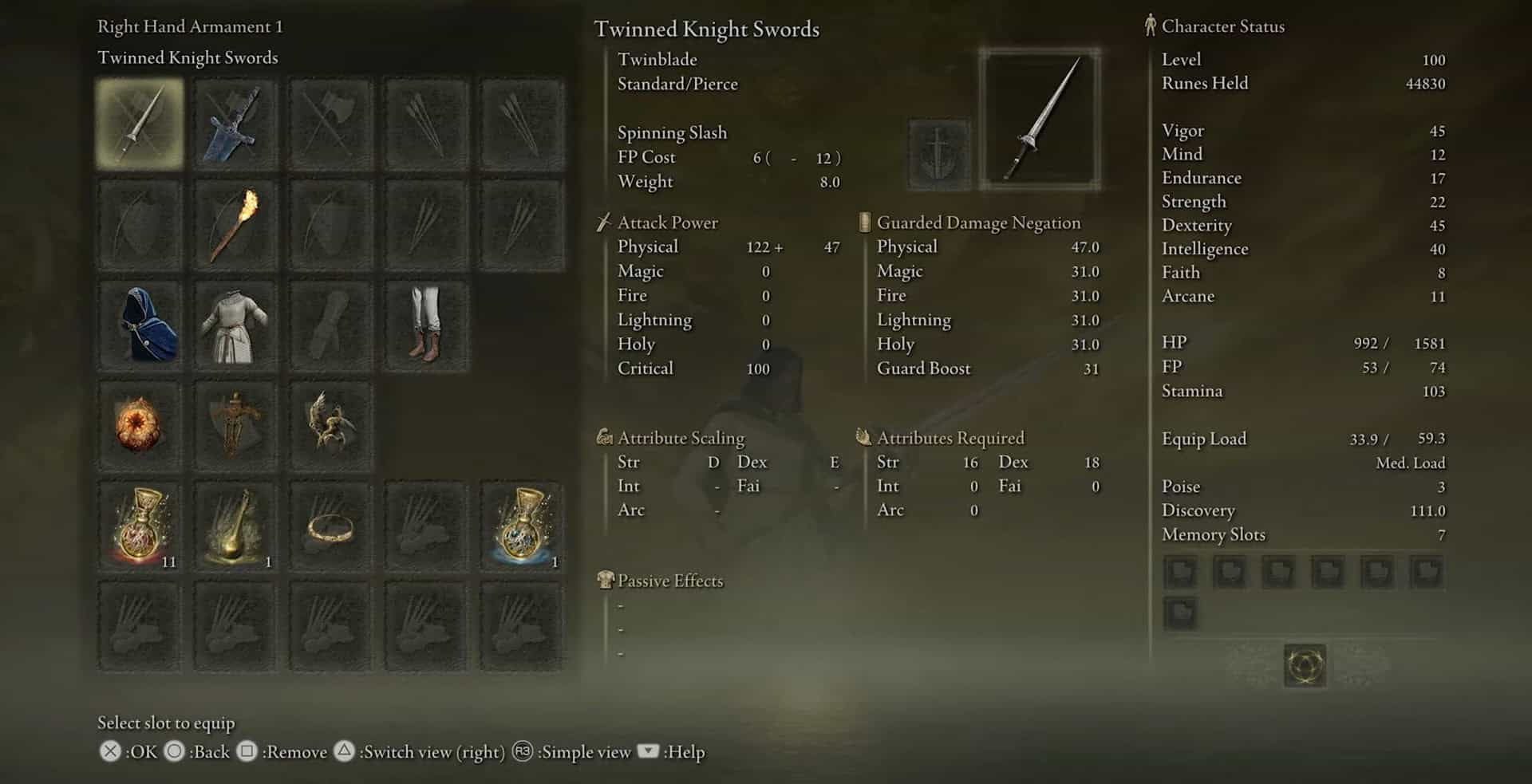Select the gold ring quick item slot
The image size is (1532, 784).
[330, 526]
